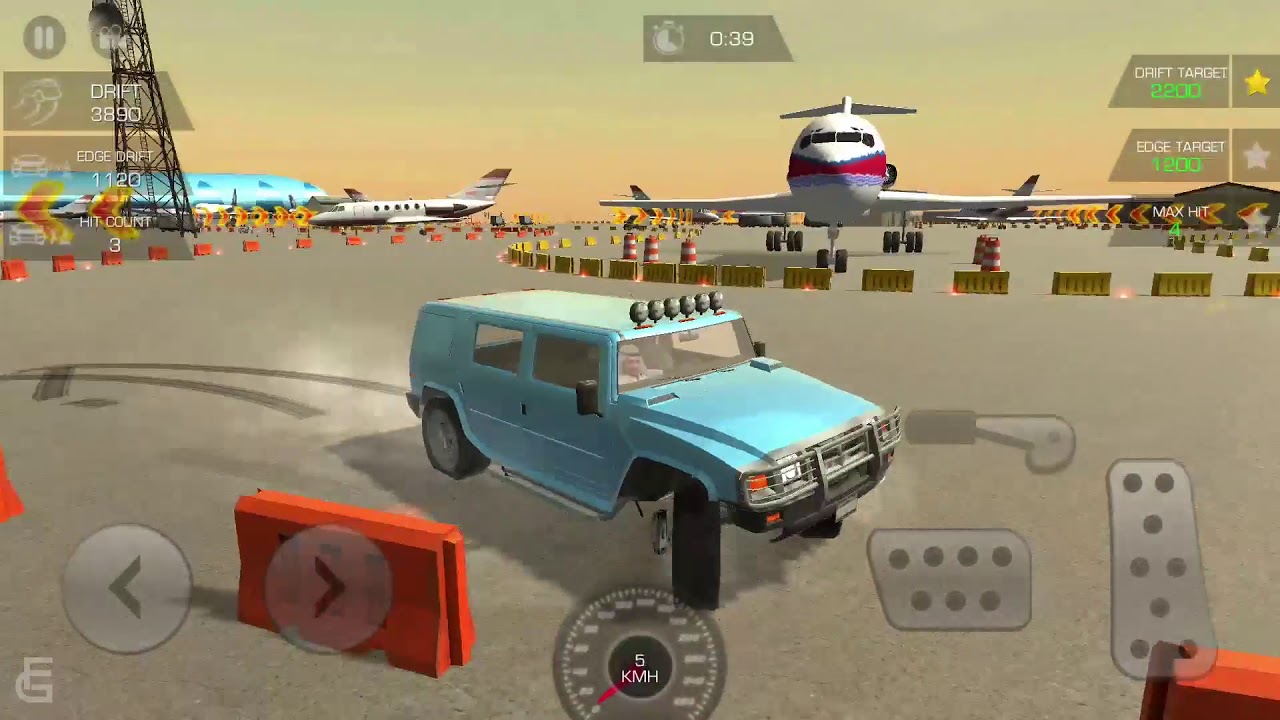
Task: Hit the wide brake pedal
Action: coord(949,580)
